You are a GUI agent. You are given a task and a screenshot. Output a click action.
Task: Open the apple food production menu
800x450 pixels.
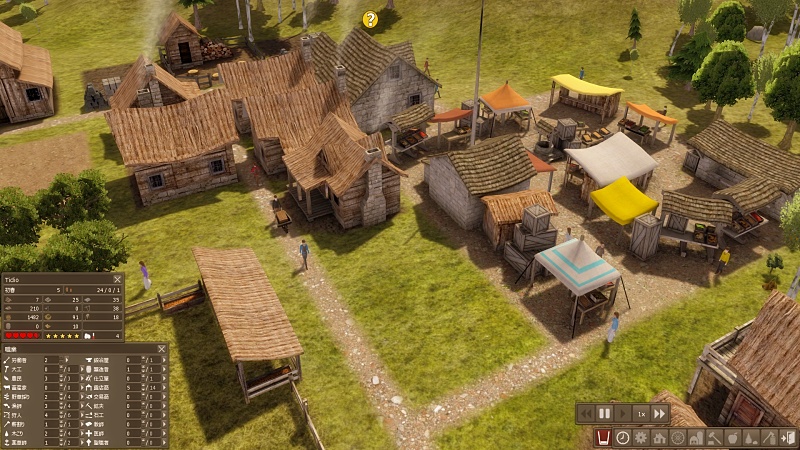click(731, 438)
